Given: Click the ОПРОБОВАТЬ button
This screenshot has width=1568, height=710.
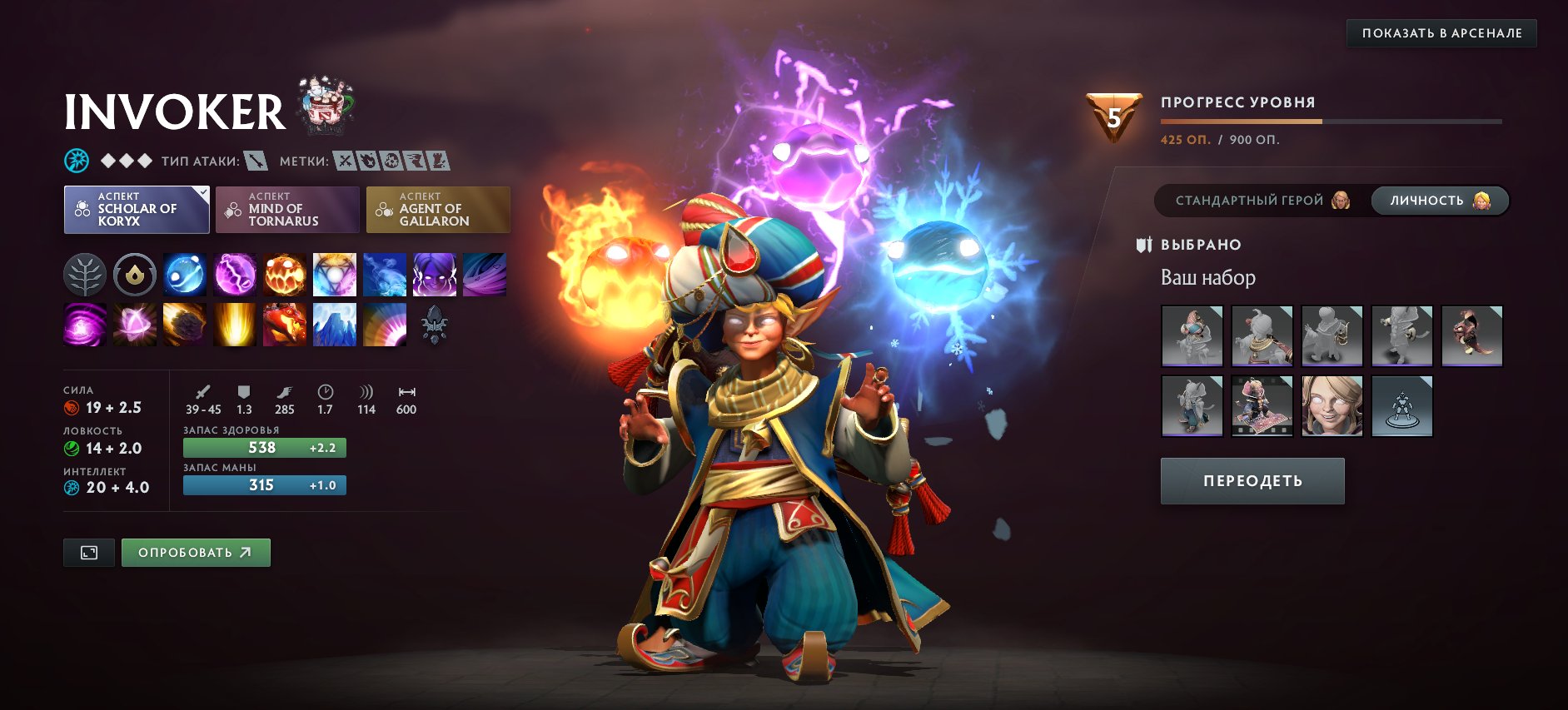Looking at the screenshot, I should point(196,552).
